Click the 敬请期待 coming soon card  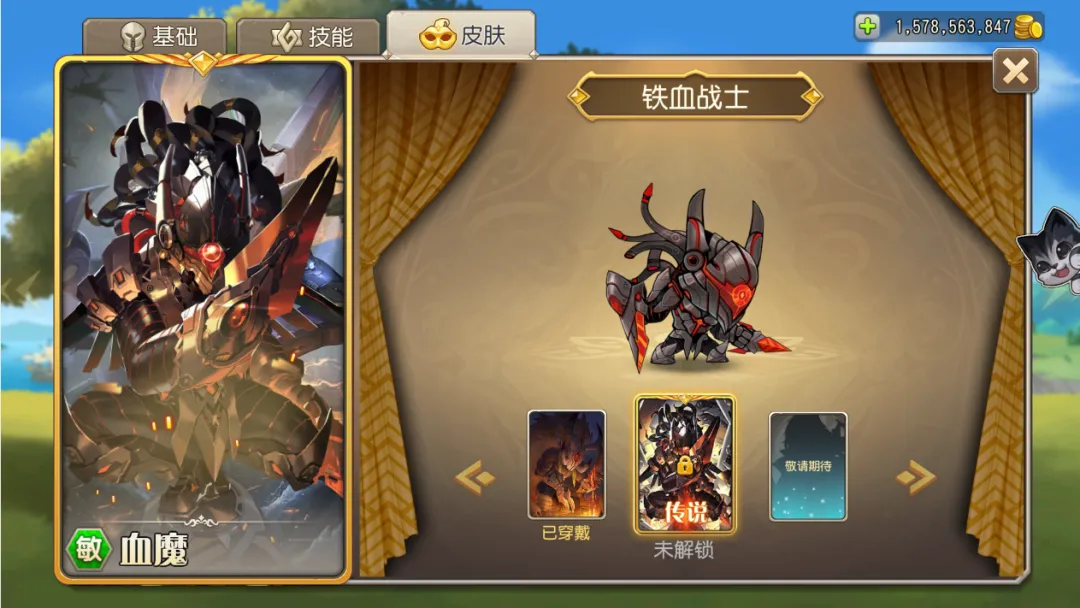pyautogui.click(x=807, y=466)
